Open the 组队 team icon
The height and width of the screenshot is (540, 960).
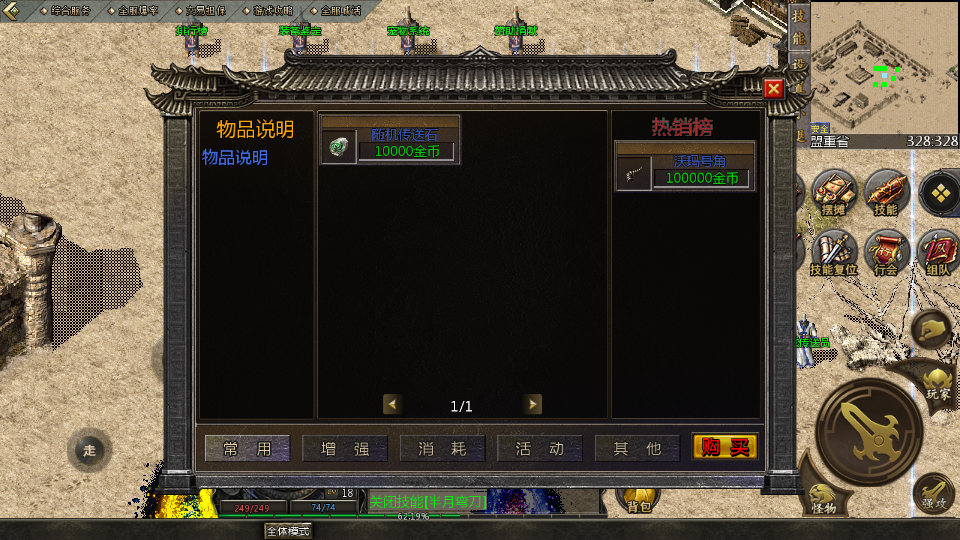938,251
